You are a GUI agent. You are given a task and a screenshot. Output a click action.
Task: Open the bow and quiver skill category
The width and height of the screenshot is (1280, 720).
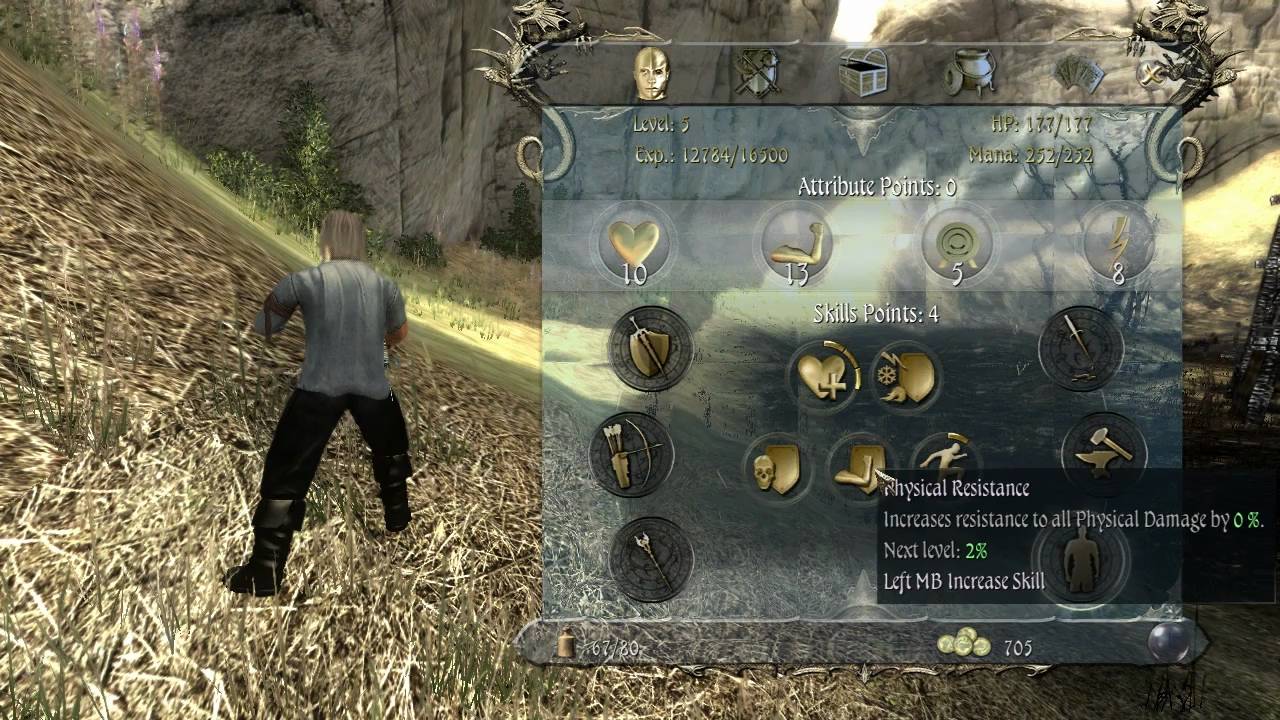(x=632, y=455)
